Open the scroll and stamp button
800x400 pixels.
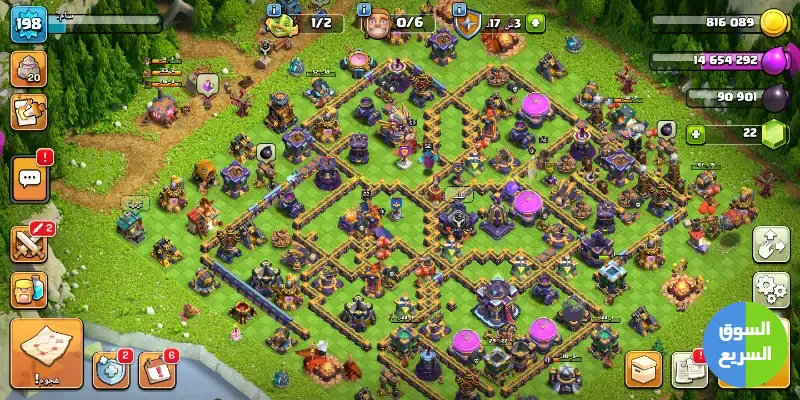pos(28,113)
